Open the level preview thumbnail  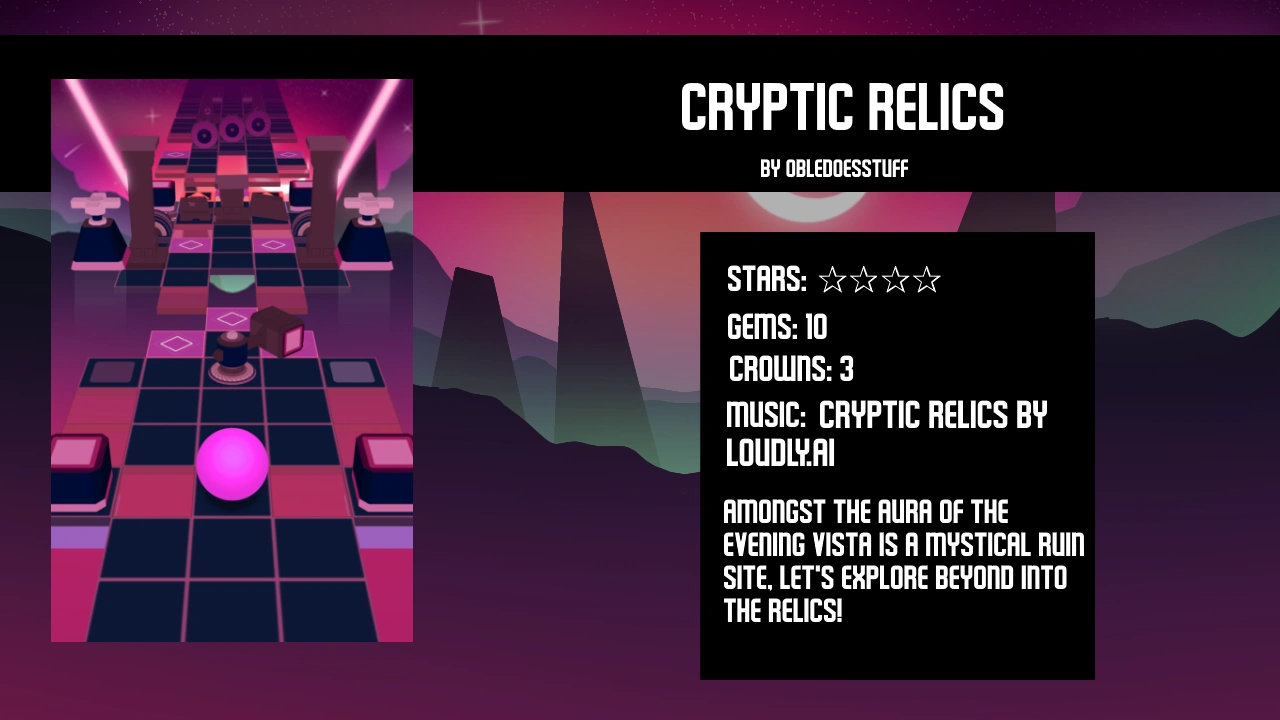tap(232, 360)
